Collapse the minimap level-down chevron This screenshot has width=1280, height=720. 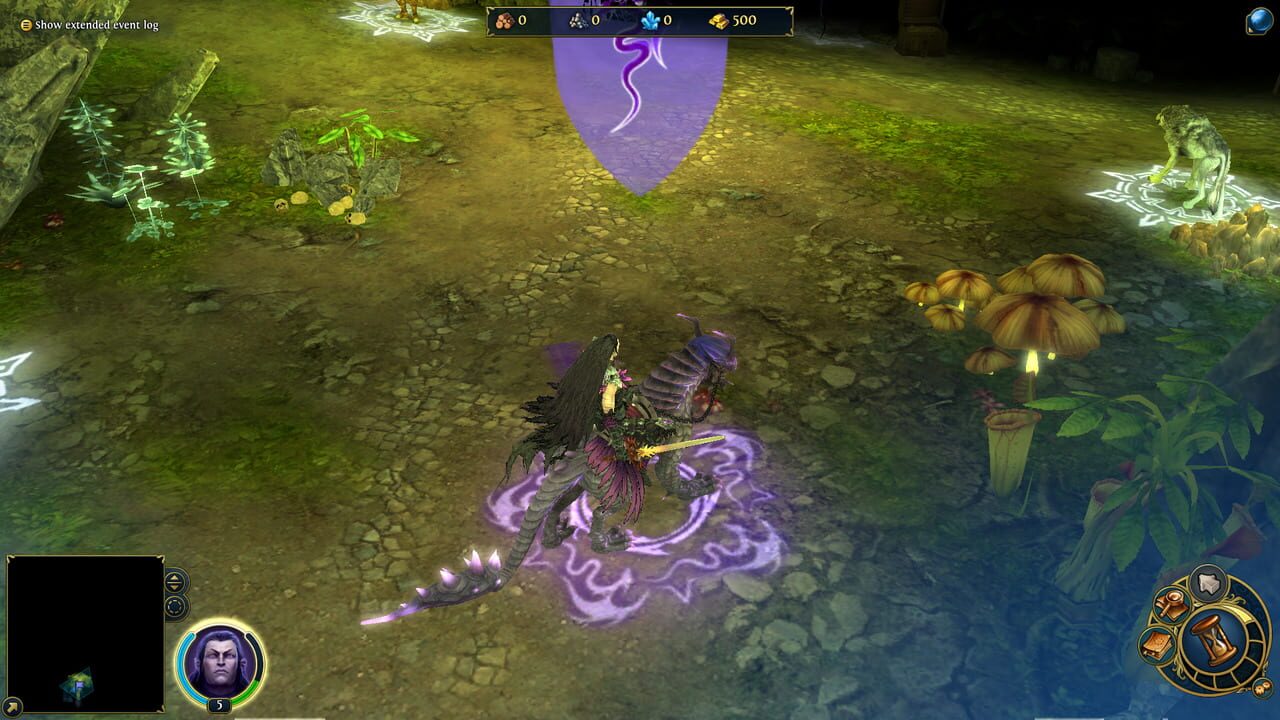[x=174, y=588]
